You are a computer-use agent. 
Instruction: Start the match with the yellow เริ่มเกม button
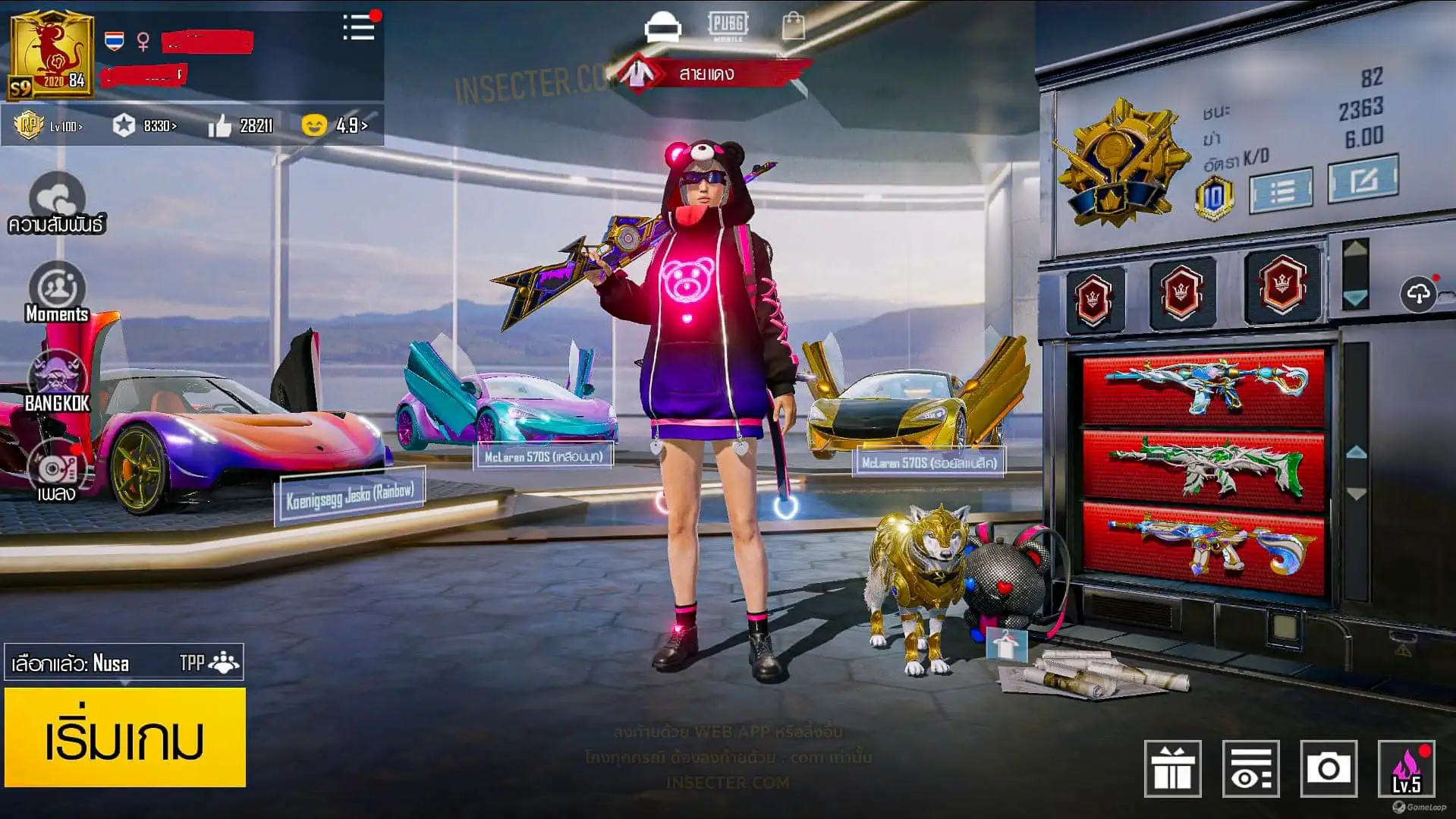125,737
